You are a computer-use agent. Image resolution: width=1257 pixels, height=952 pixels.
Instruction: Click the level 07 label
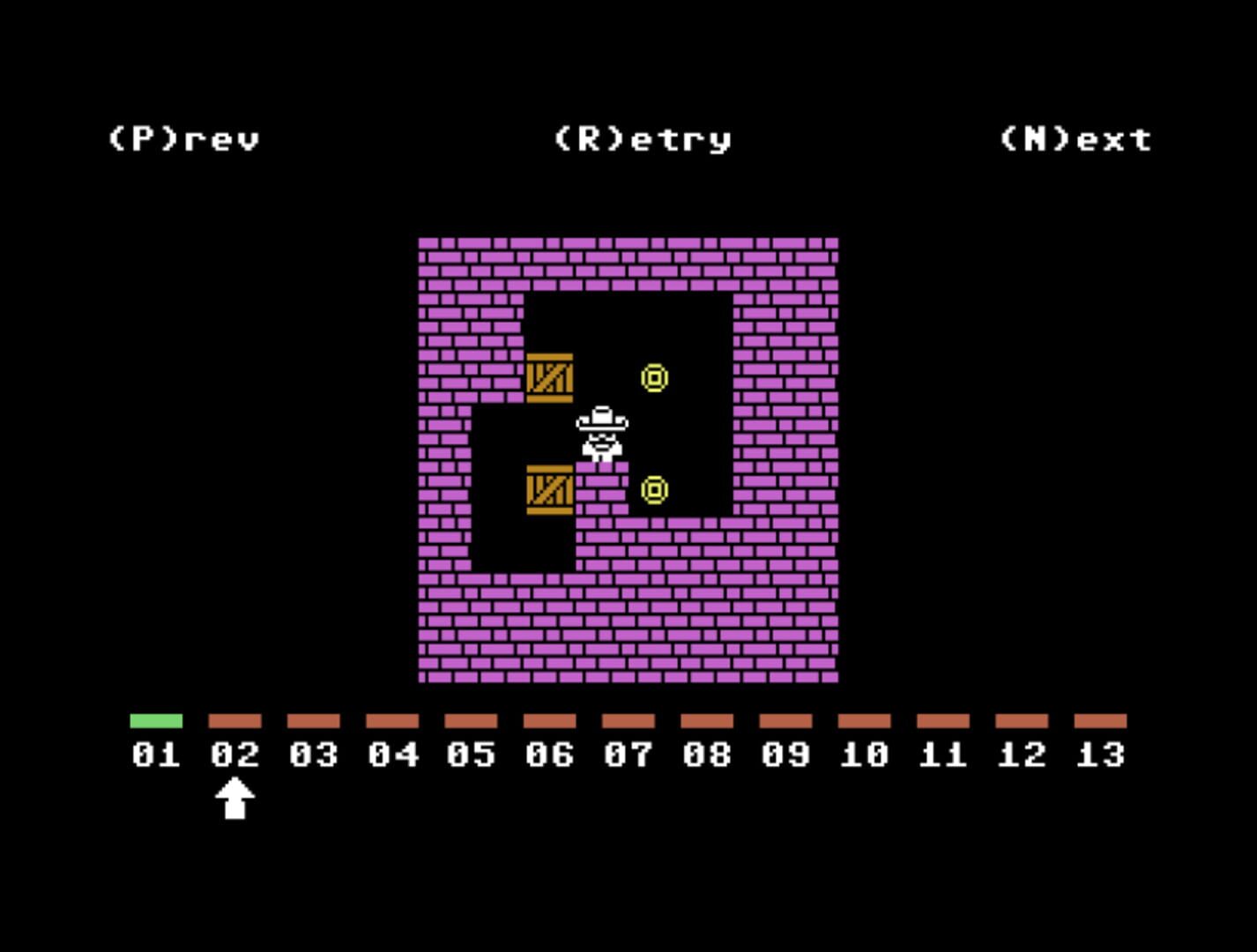pos(627,754)
